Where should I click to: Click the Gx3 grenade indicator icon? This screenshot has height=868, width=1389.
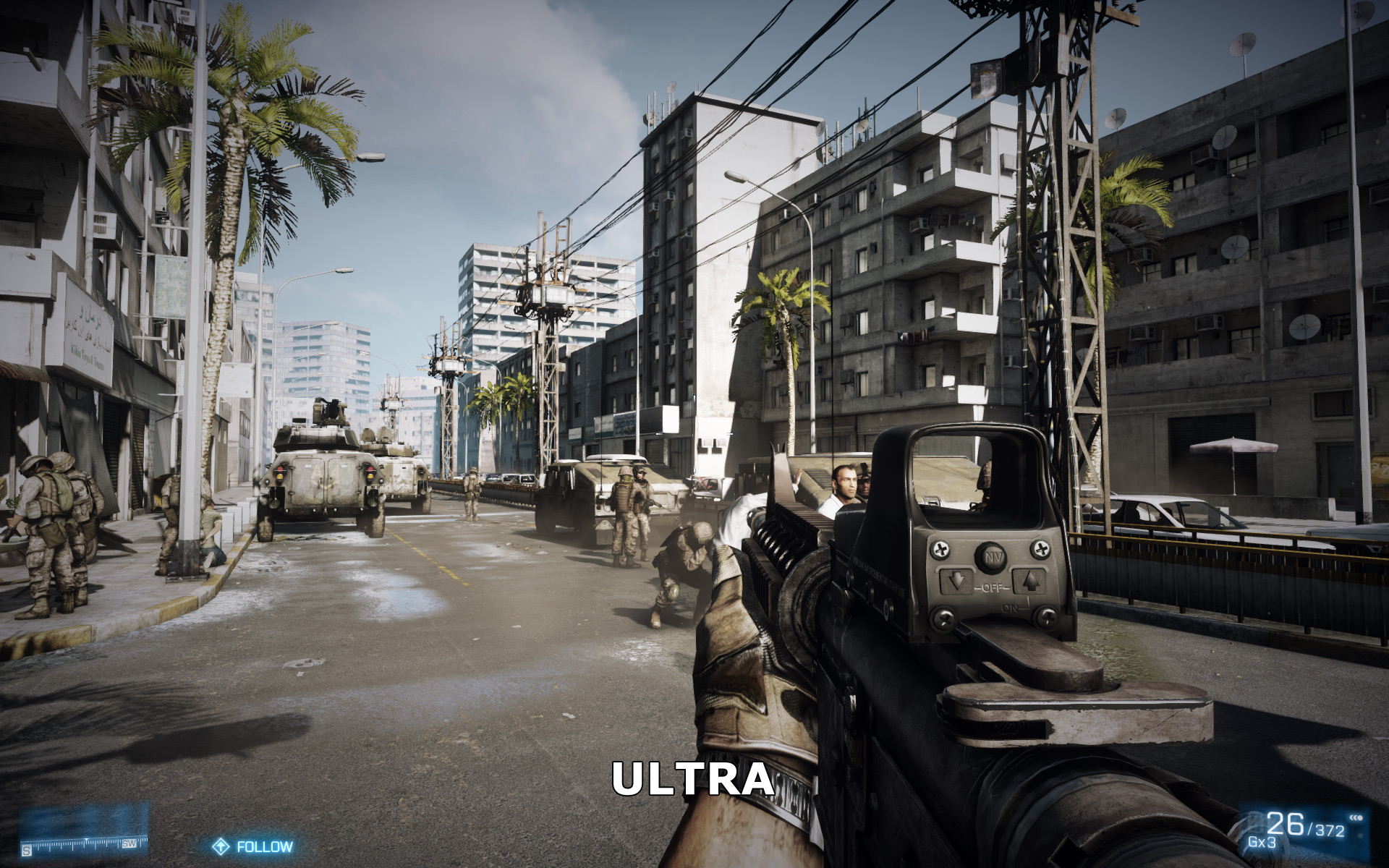[1262, 841]
